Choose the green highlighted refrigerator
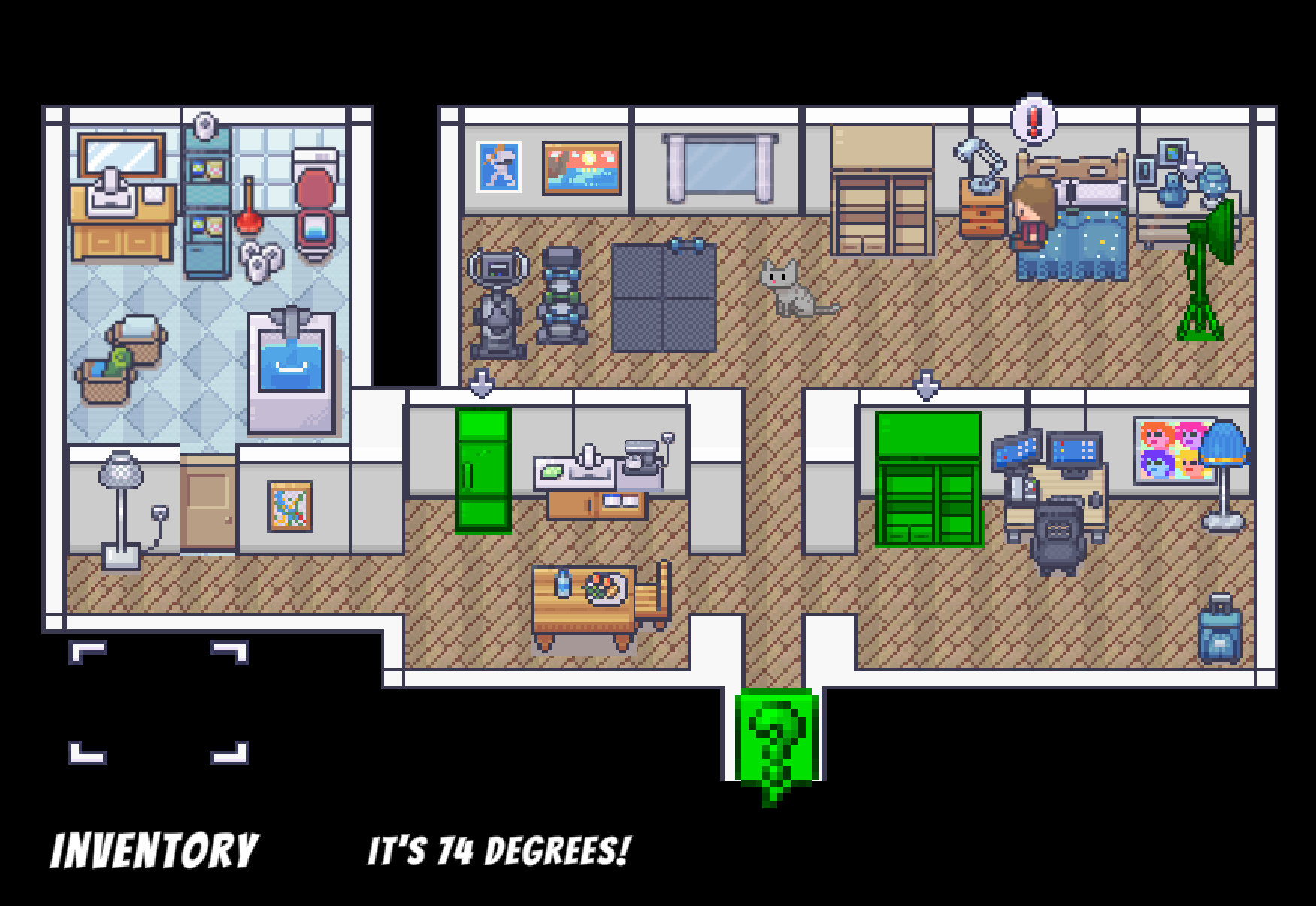 [483, 470]
